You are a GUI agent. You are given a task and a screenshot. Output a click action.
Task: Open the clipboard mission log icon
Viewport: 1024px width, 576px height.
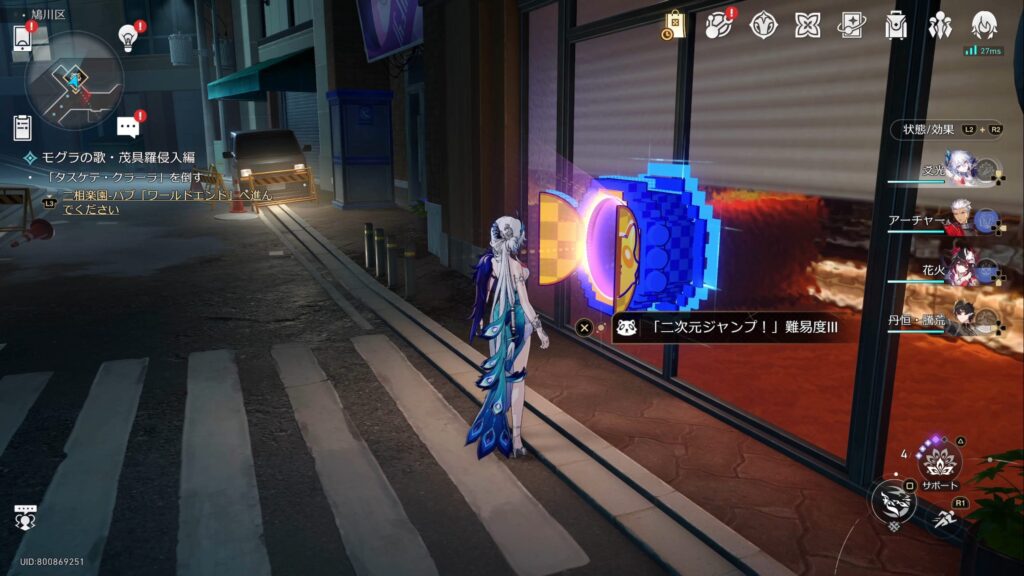22,127
